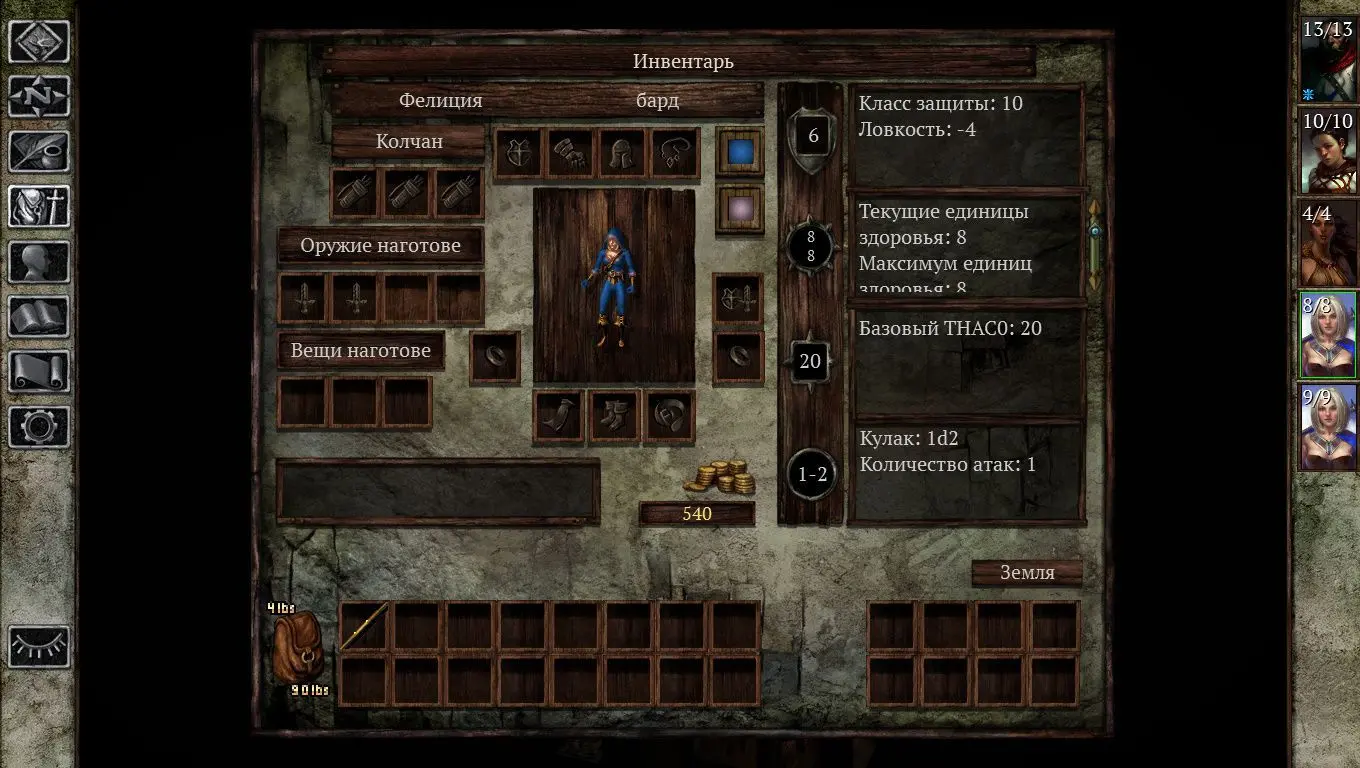Open the area map with compass button

tap(39, 97)
